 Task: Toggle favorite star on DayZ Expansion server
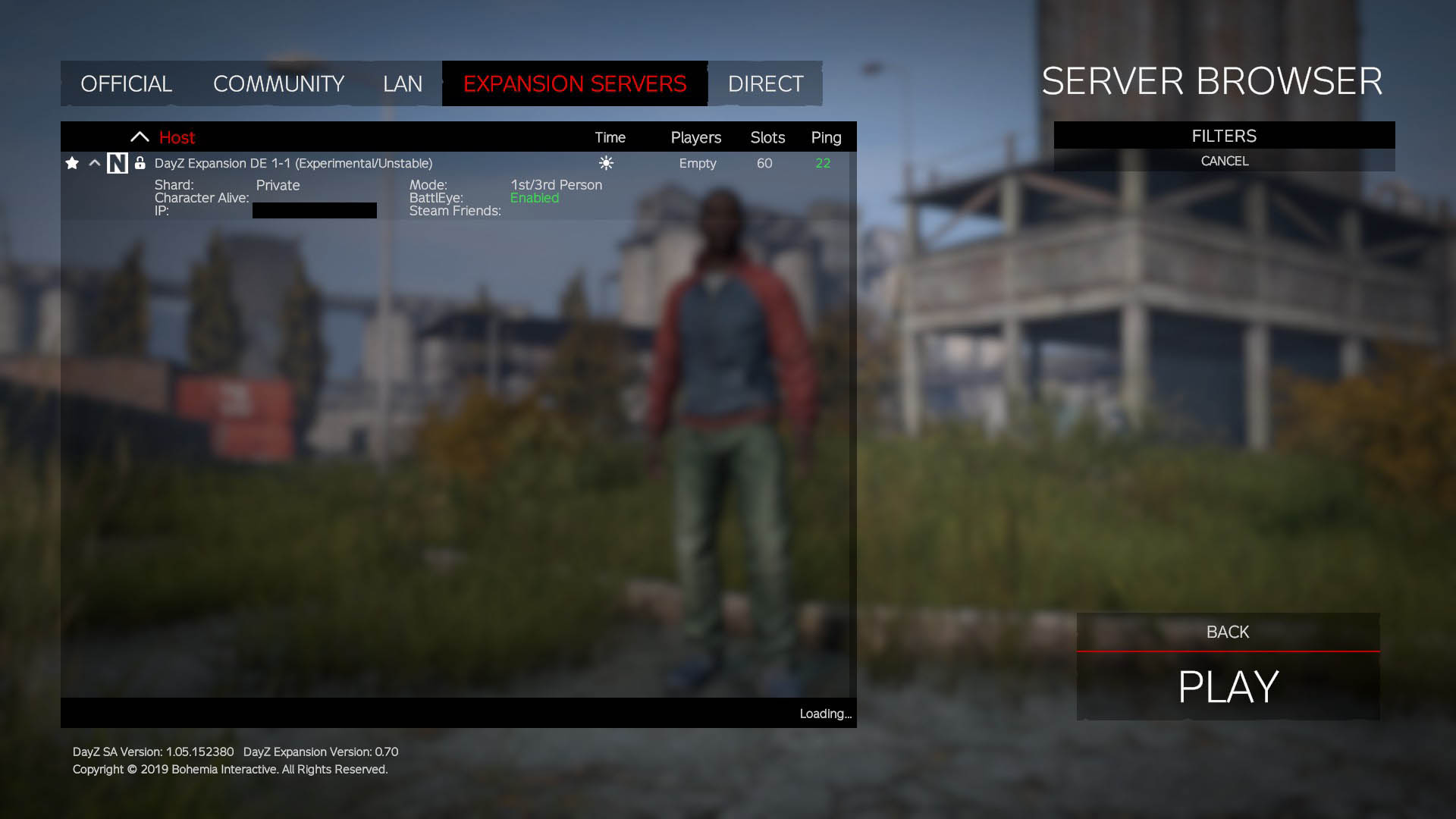click(72, 163)
